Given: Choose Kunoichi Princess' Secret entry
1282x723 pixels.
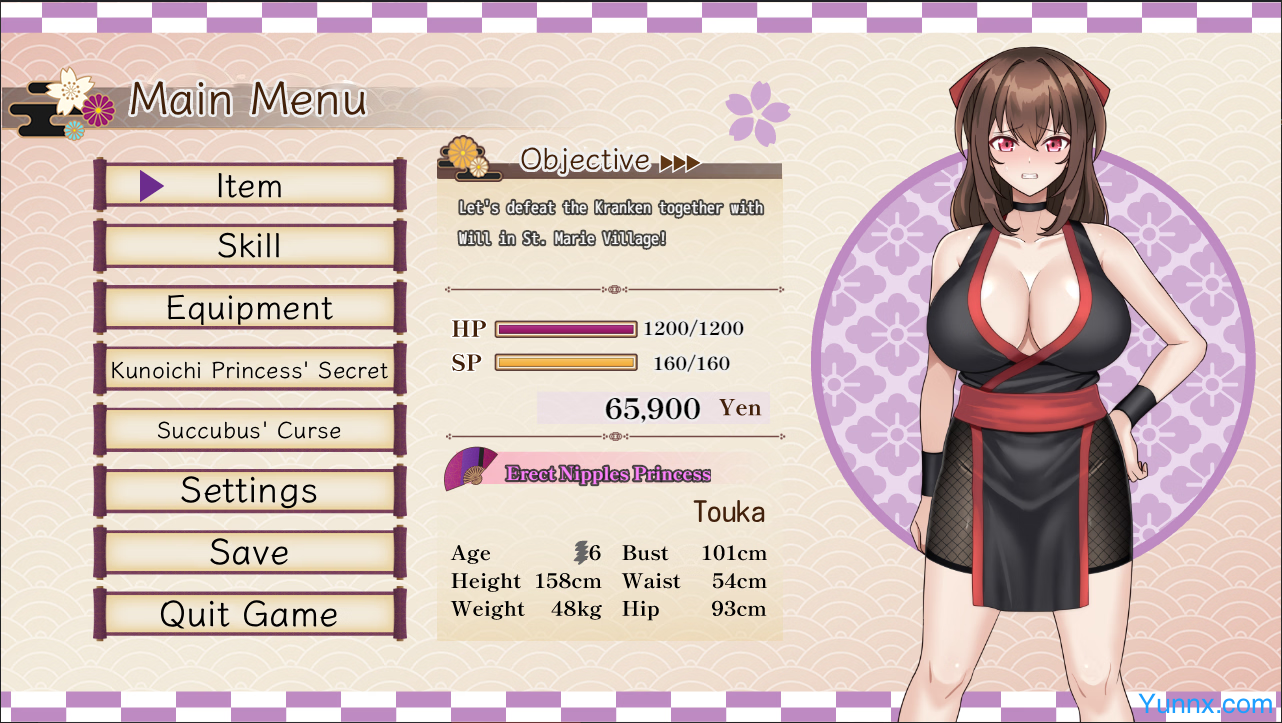Looking at the screenshot, I should pos(249,370).
